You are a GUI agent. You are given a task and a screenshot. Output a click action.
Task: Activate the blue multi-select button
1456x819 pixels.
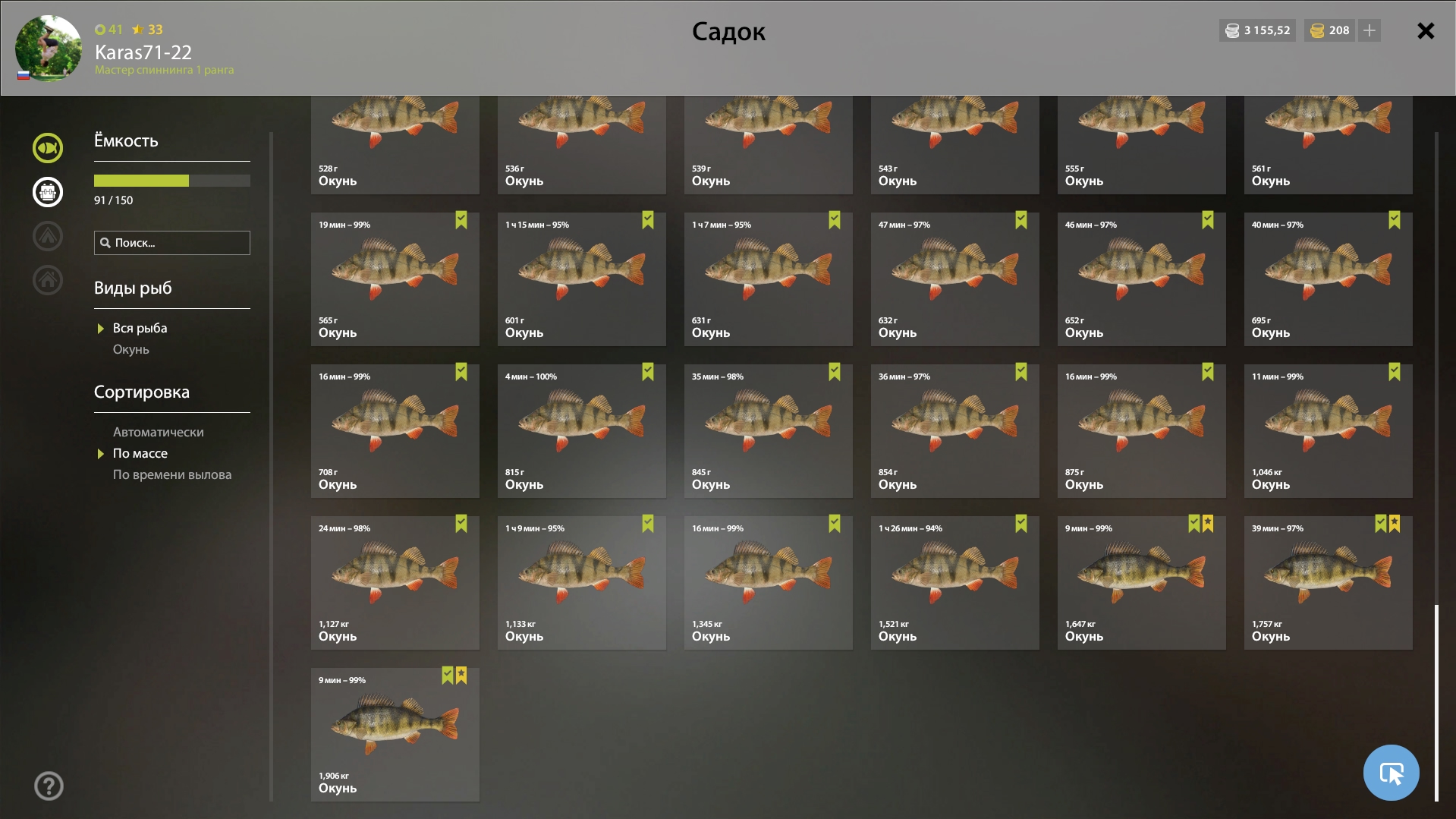coord(1391,772)
